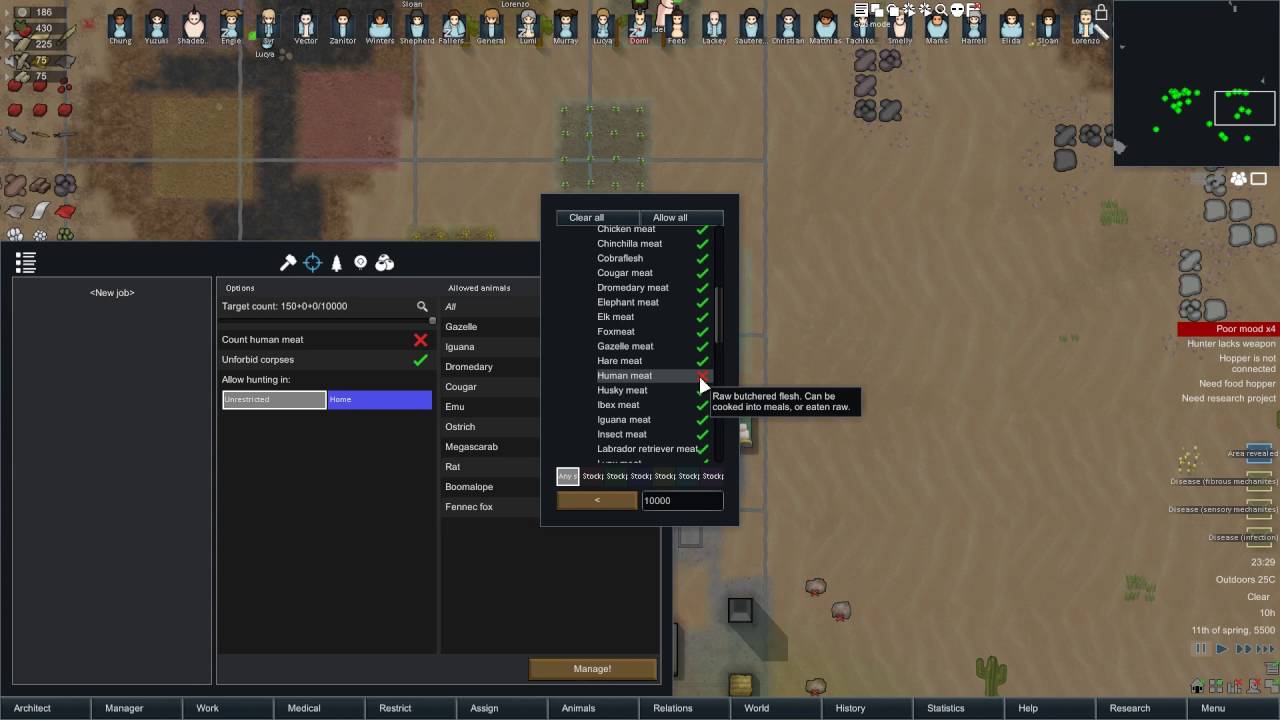This screenshot has width=1280, height=720.
Task: Open the foraging jobs berries icon
Action: [x=383, y=262]
